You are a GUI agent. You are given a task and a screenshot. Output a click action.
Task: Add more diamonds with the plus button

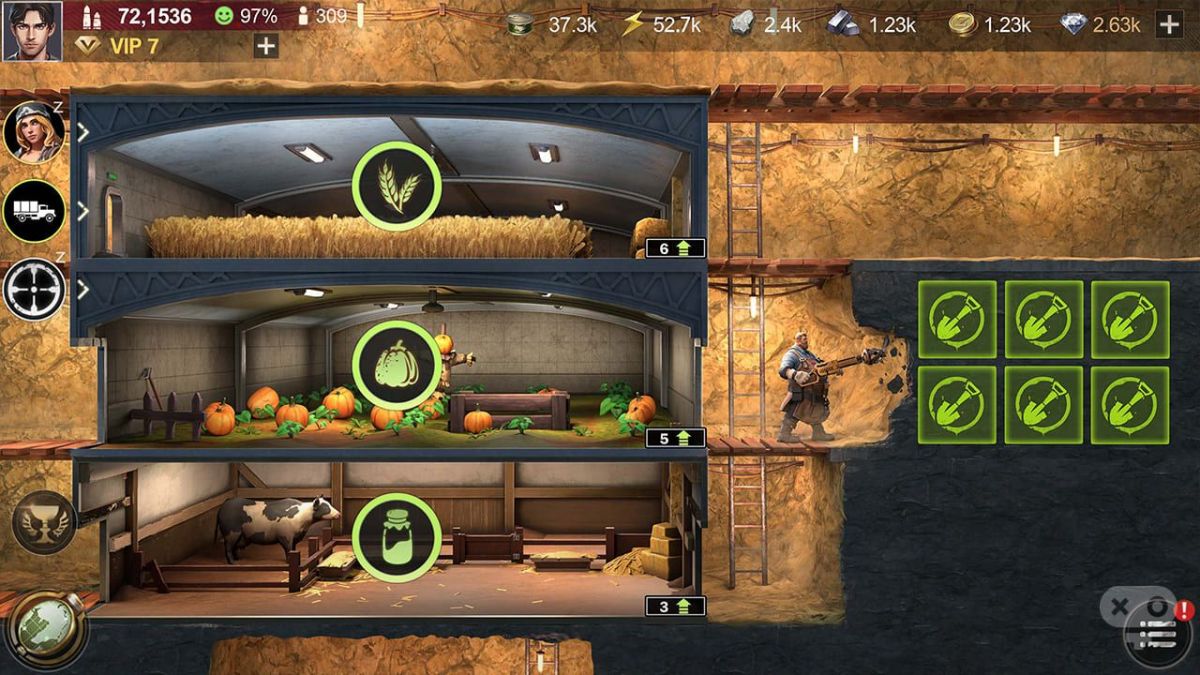pos(1169,25)
